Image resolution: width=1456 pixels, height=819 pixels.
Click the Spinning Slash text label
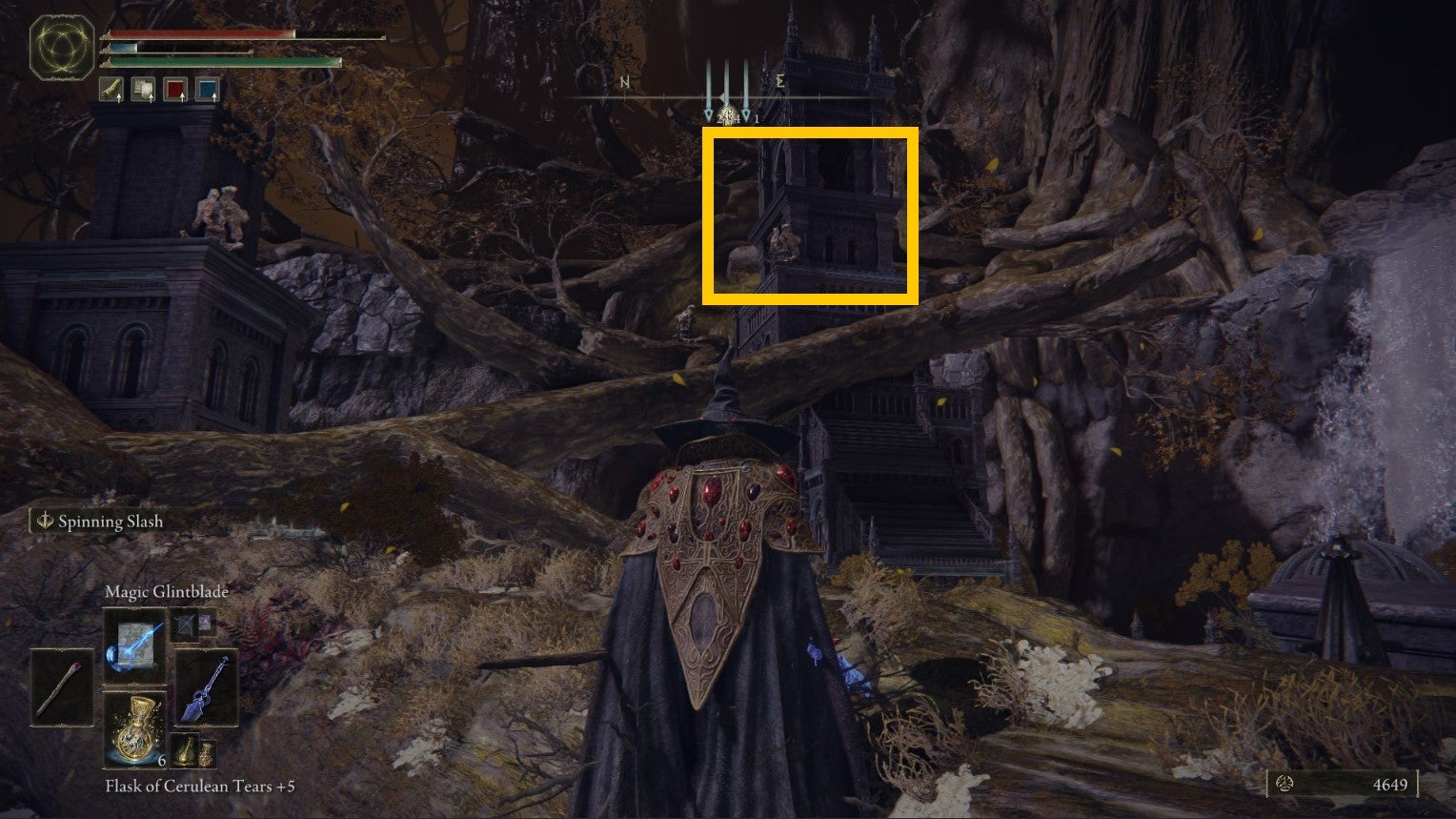(110, 522)
